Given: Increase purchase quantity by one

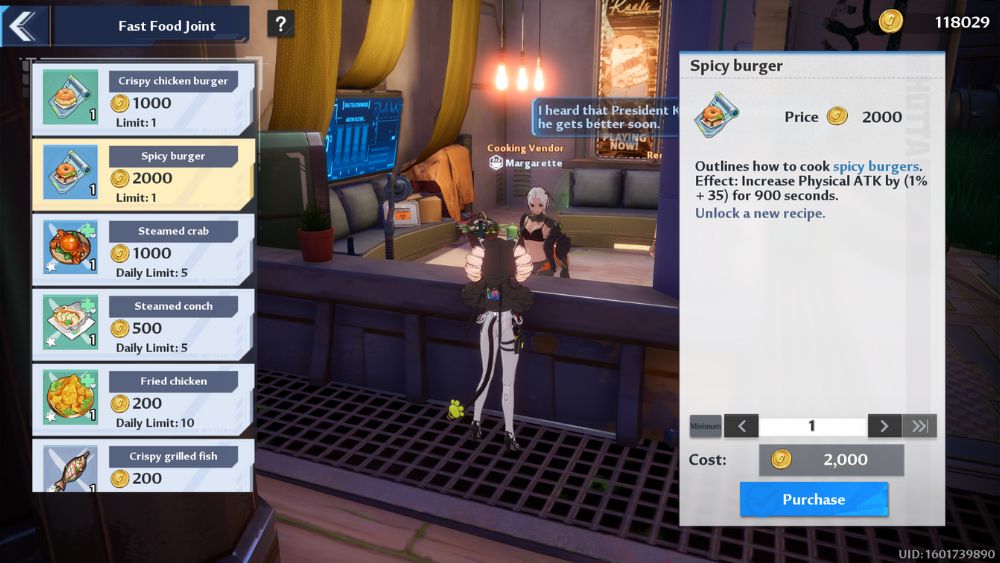Looking at the screenshot, I should (884, 426).
